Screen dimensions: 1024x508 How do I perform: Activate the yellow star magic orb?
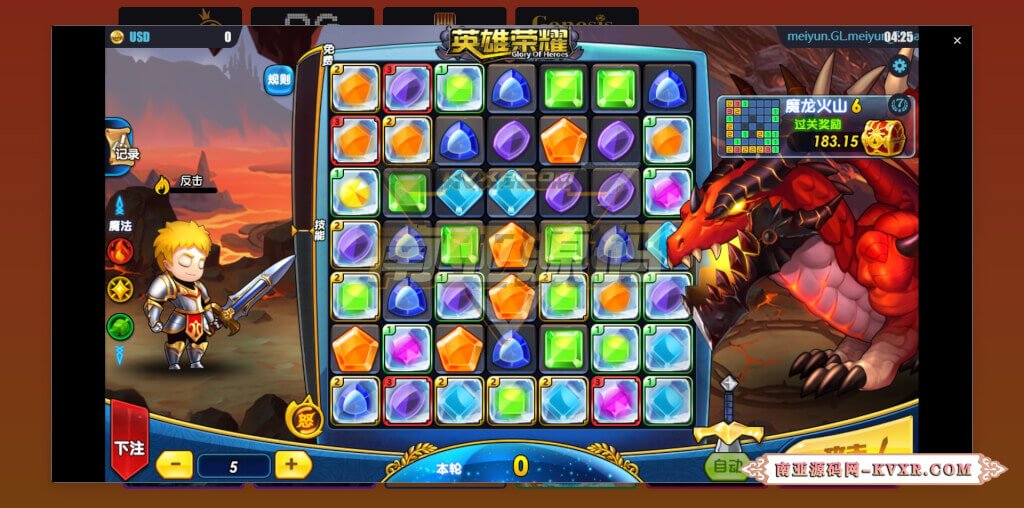(120, 289)
